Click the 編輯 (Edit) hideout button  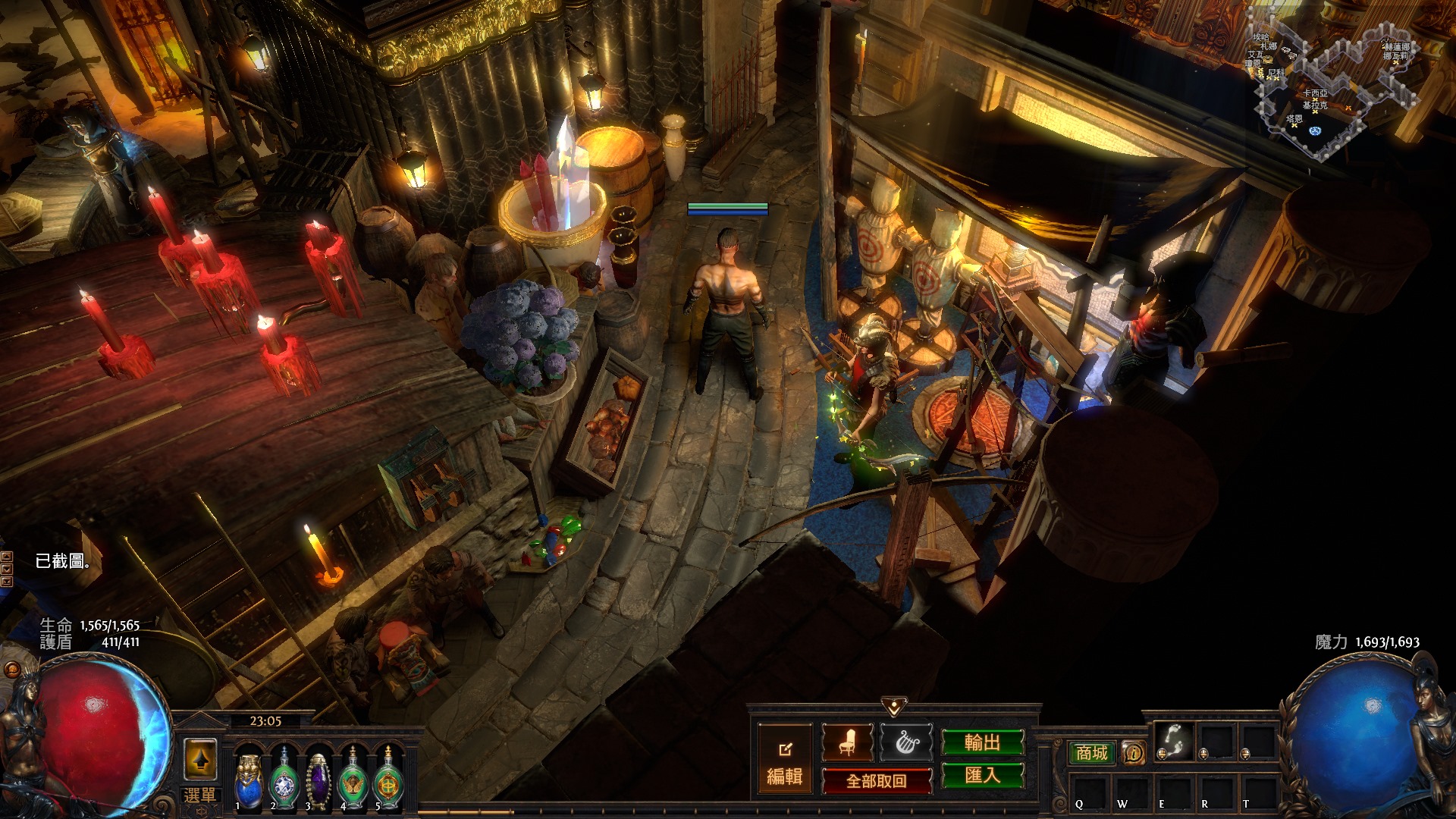(x=785, y=761)
